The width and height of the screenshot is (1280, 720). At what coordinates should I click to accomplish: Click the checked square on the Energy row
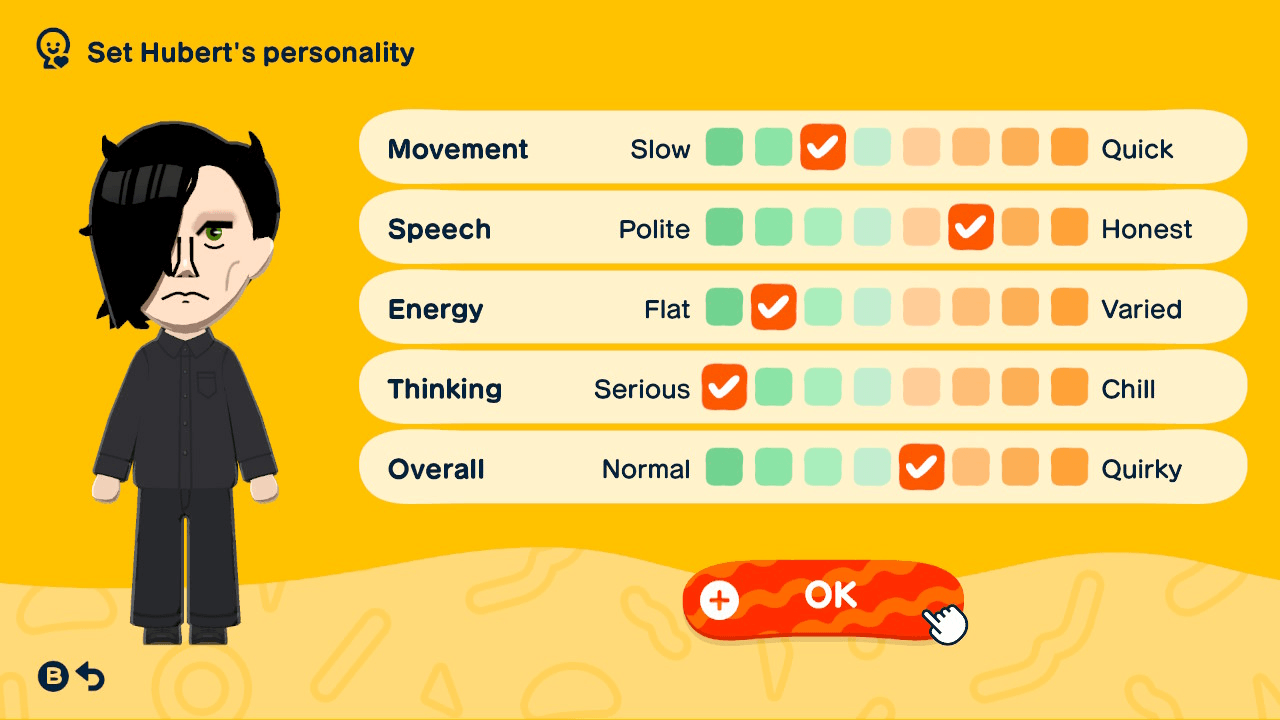click(x=774, y=307)
